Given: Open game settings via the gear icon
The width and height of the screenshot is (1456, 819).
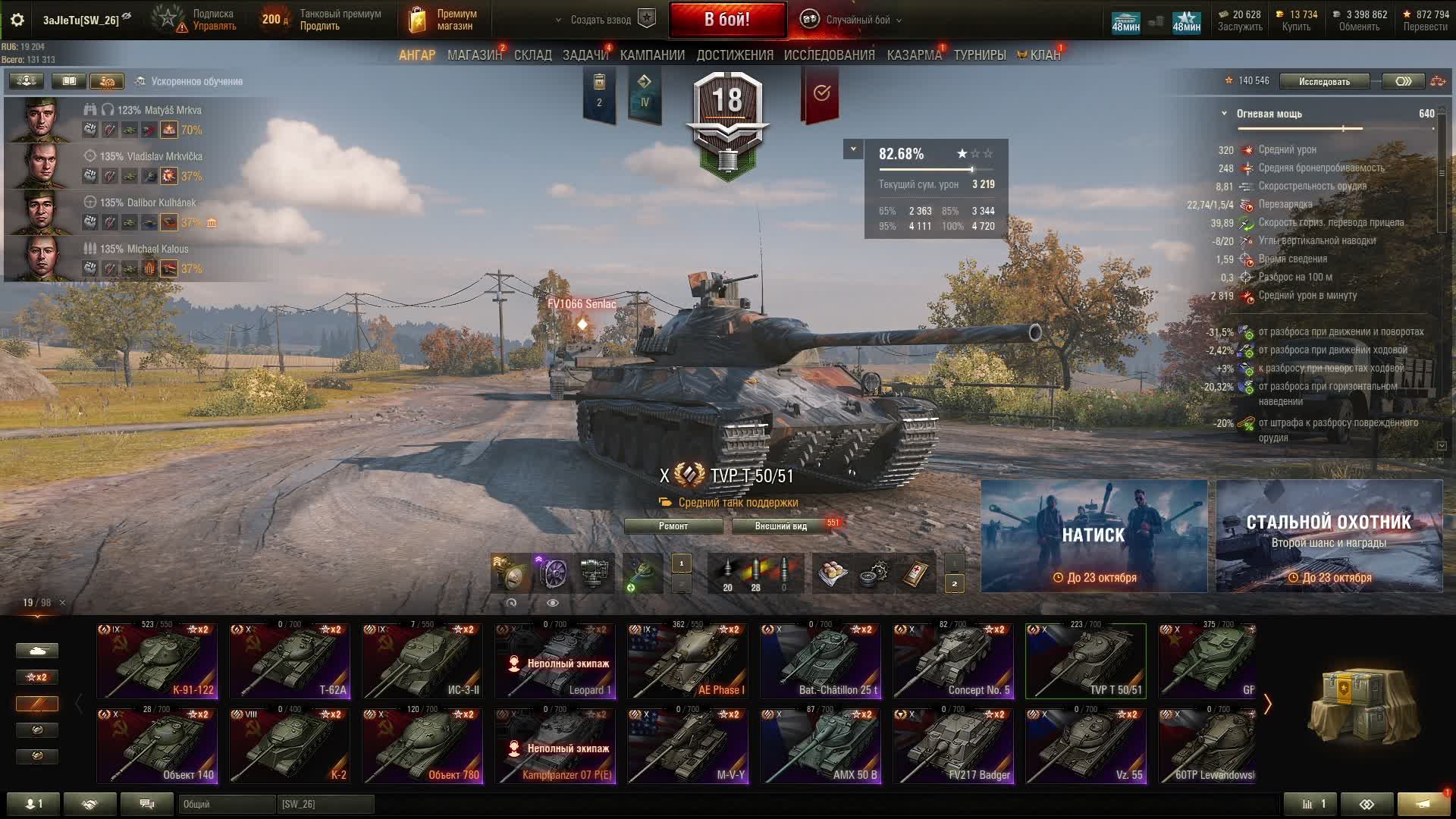Looking at the screenshot, I should pyautogui.click(x=17, y=20).
